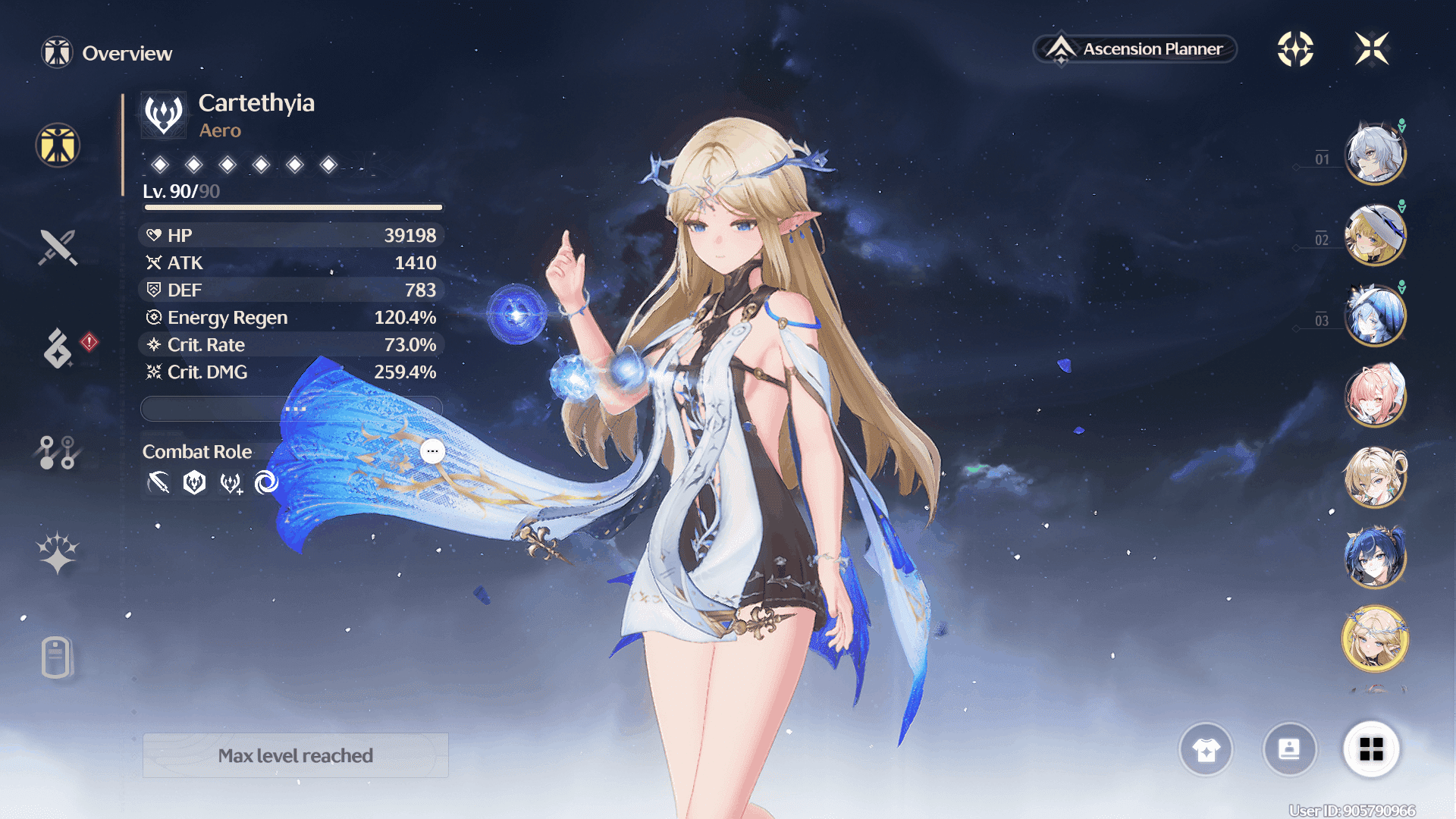Open the outfit wardrobe shirt button
The image size is (1456, 819).
tap(1206, 749)
